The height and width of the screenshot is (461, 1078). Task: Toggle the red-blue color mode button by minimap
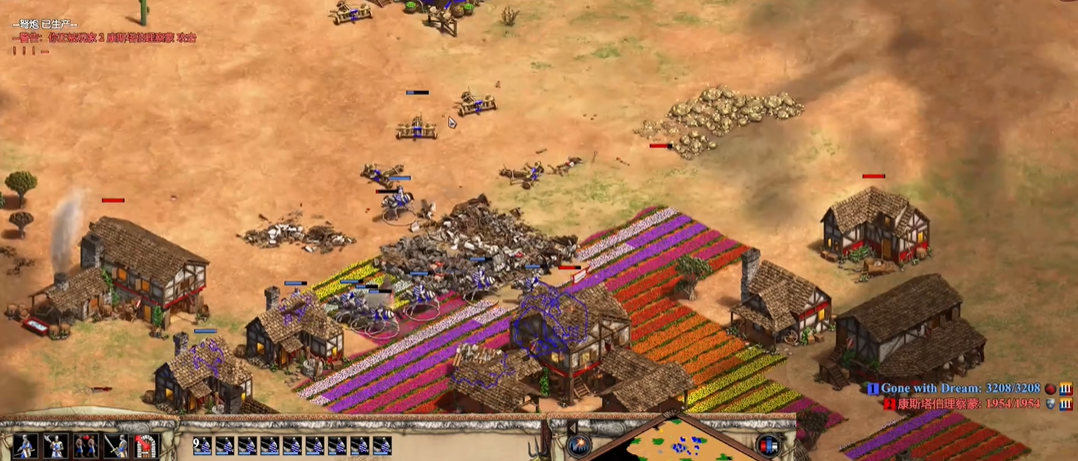click(x=768, y=445)
